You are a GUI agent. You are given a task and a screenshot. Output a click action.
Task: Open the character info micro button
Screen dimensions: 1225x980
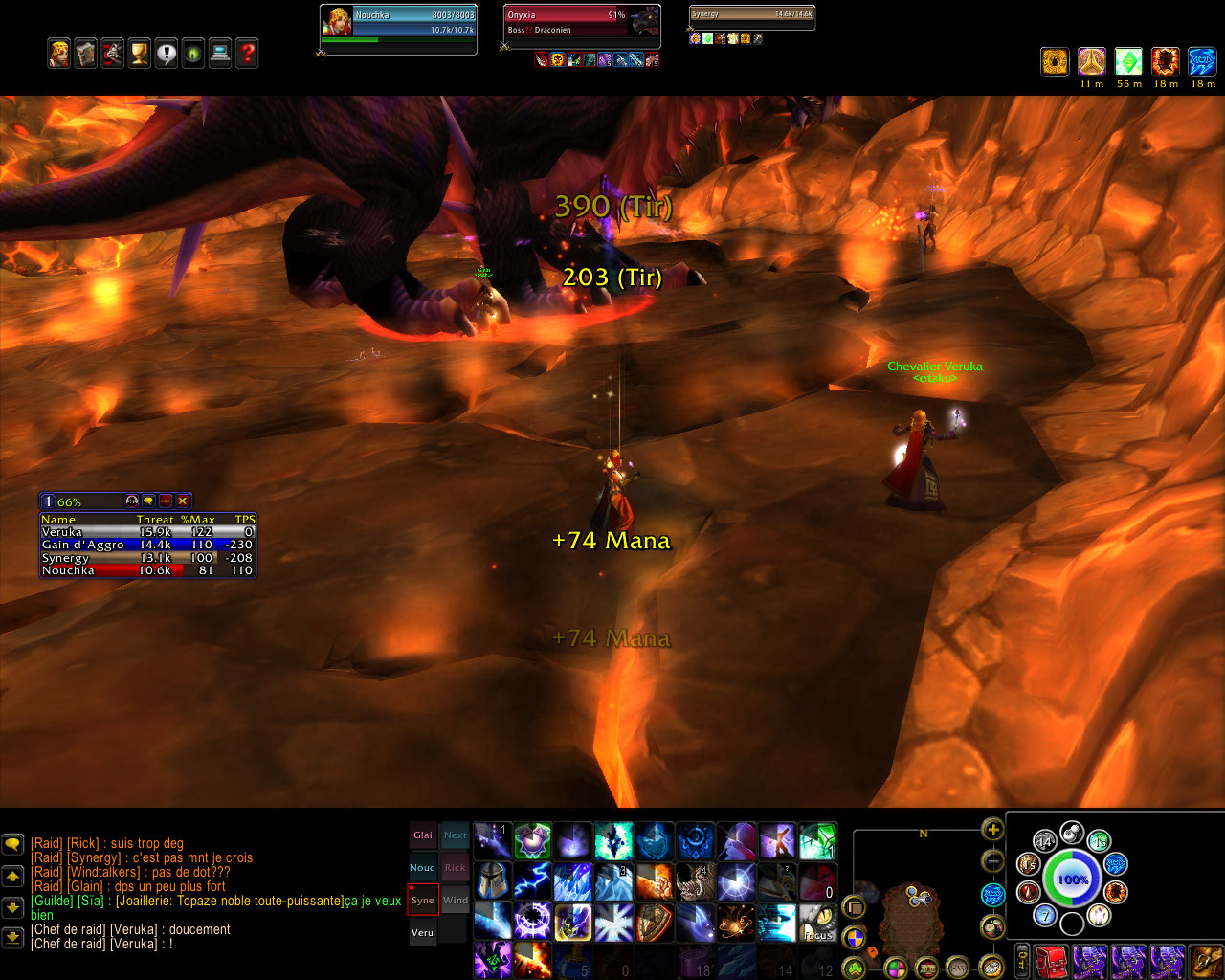tap(59, 54)
